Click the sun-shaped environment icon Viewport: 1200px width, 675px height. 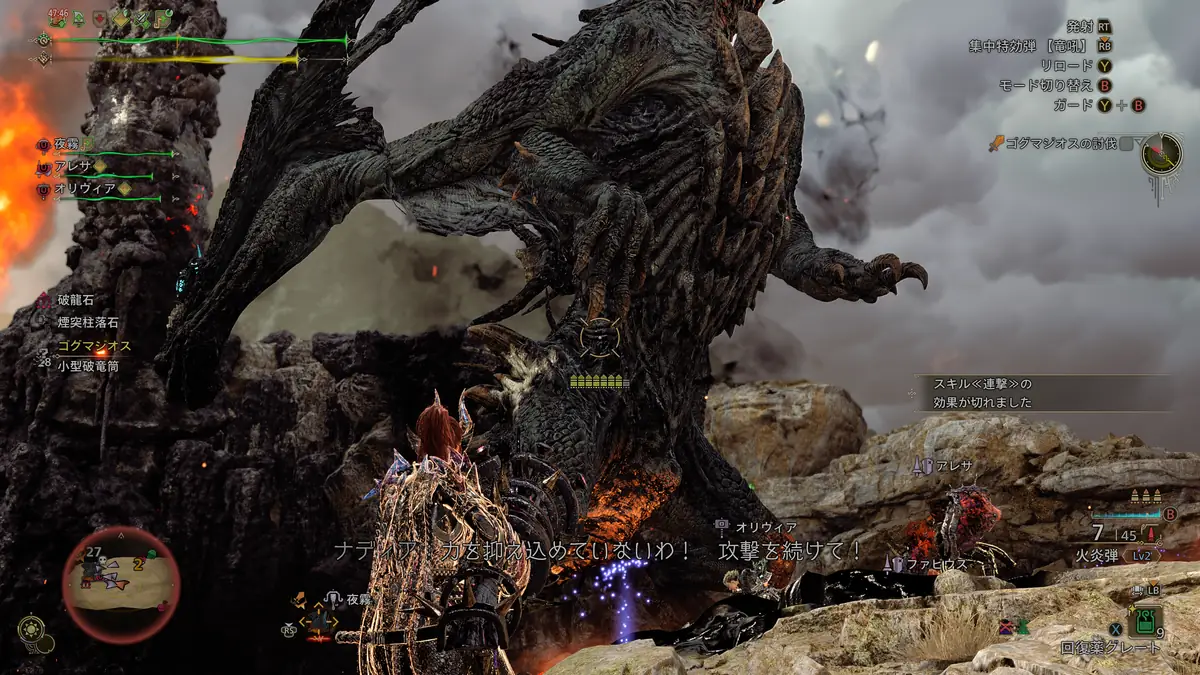point(31,629)
